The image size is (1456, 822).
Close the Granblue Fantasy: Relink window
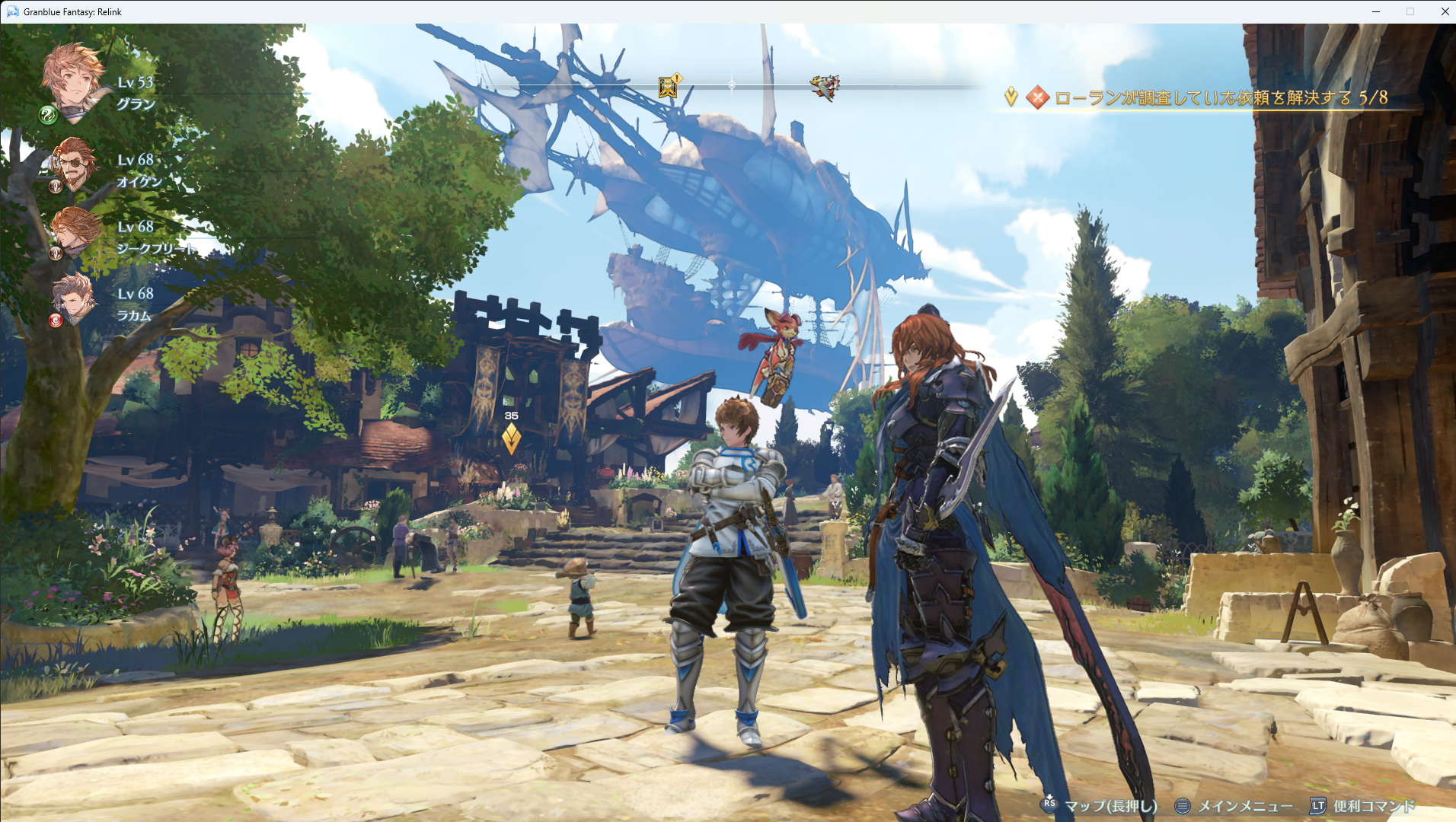point(1445,11)
